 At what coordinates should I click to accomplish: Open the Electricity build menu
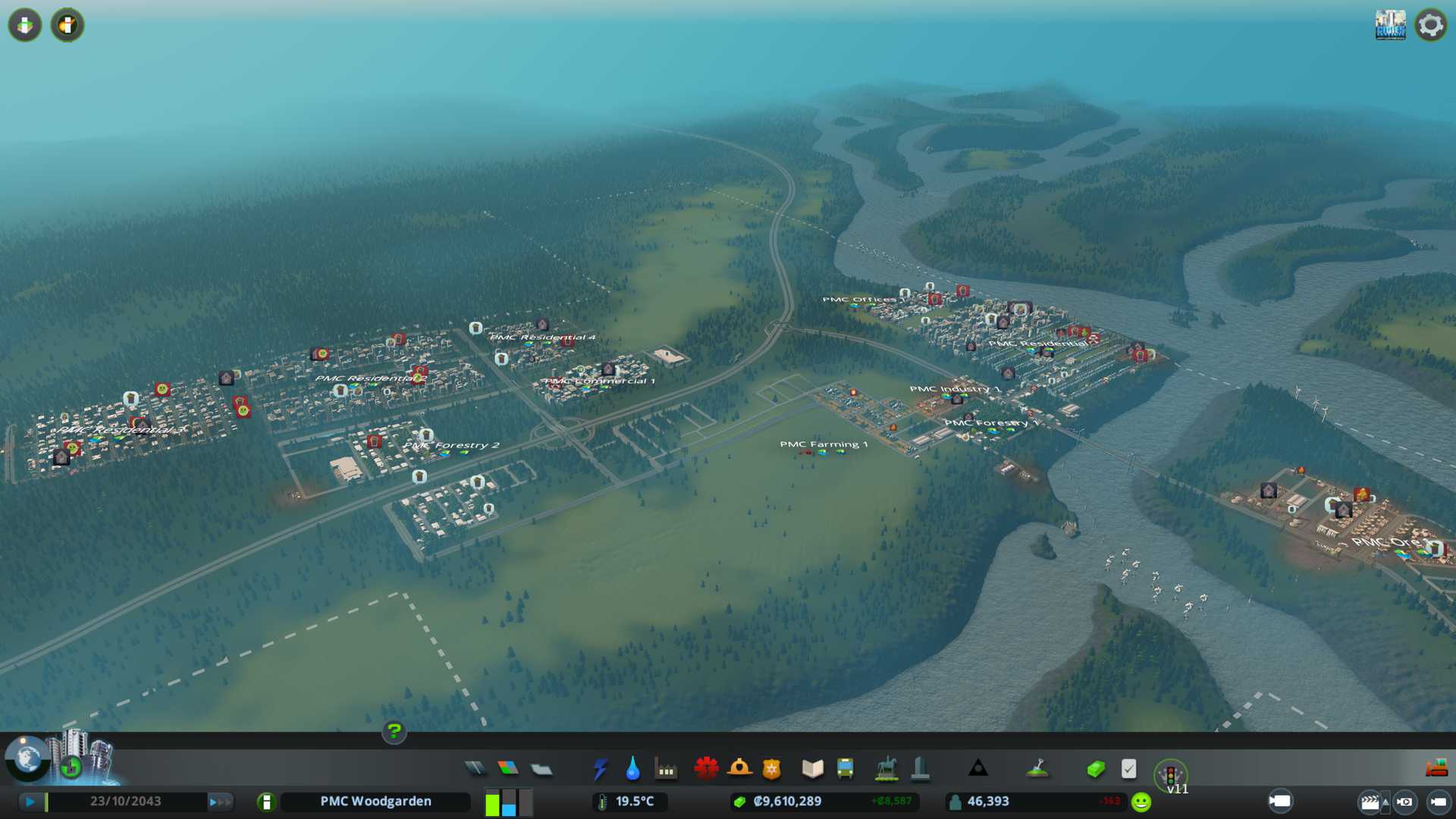tap(600, 769)
